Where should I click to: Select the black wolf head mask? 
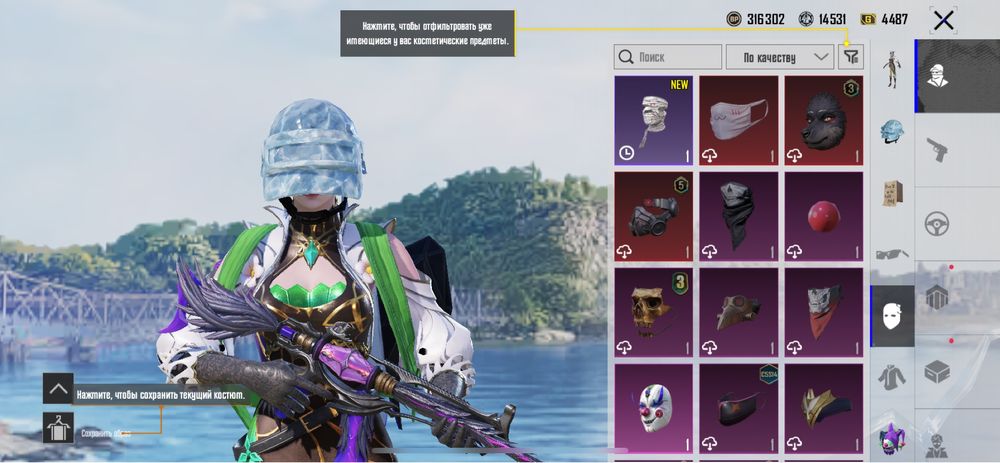coord(823,120)
